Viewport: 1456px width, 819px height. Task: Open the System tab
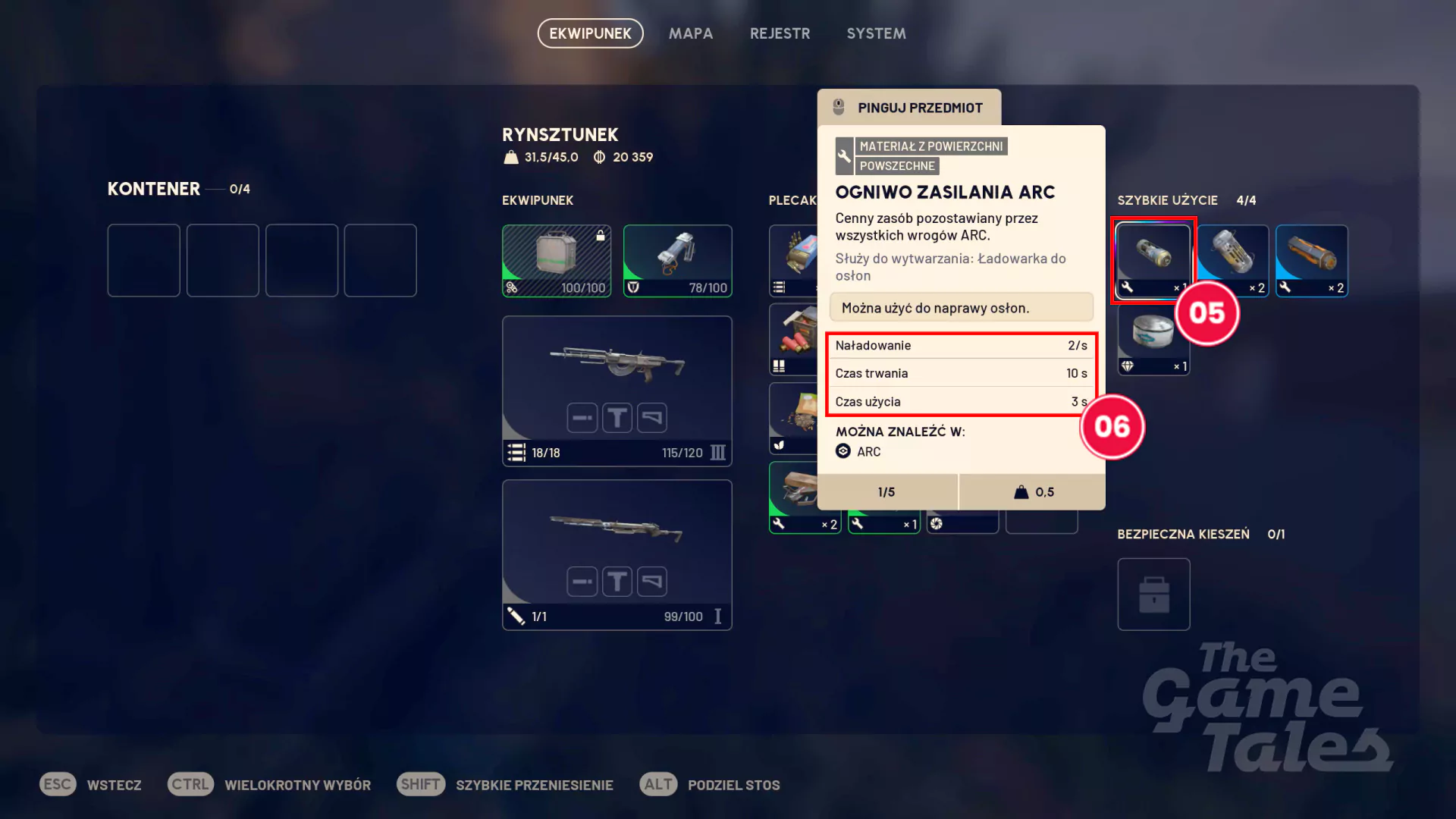(876, 33)
